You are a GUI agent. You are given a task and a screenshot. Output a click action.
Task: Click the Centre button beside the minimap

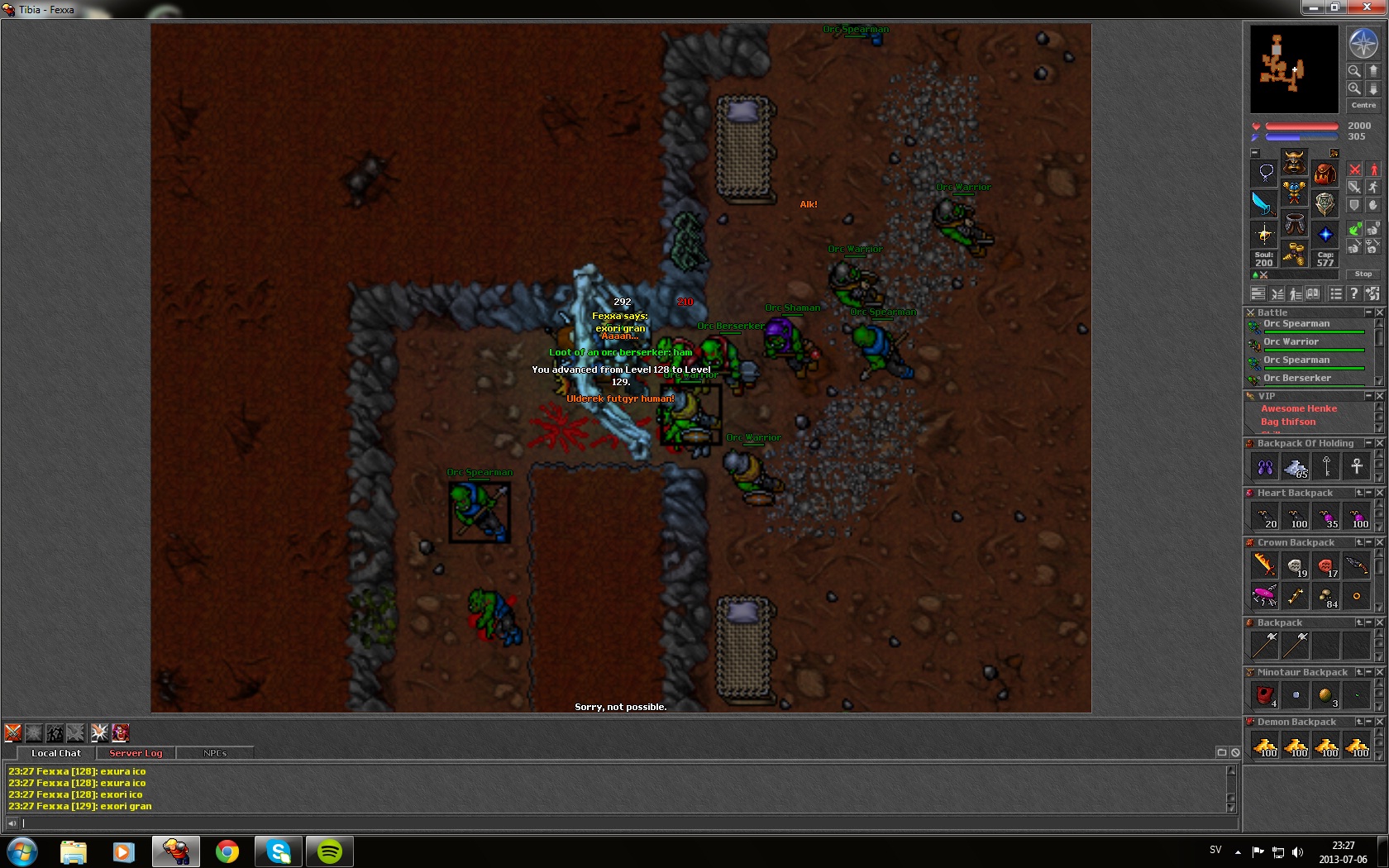coord(1363,105)
